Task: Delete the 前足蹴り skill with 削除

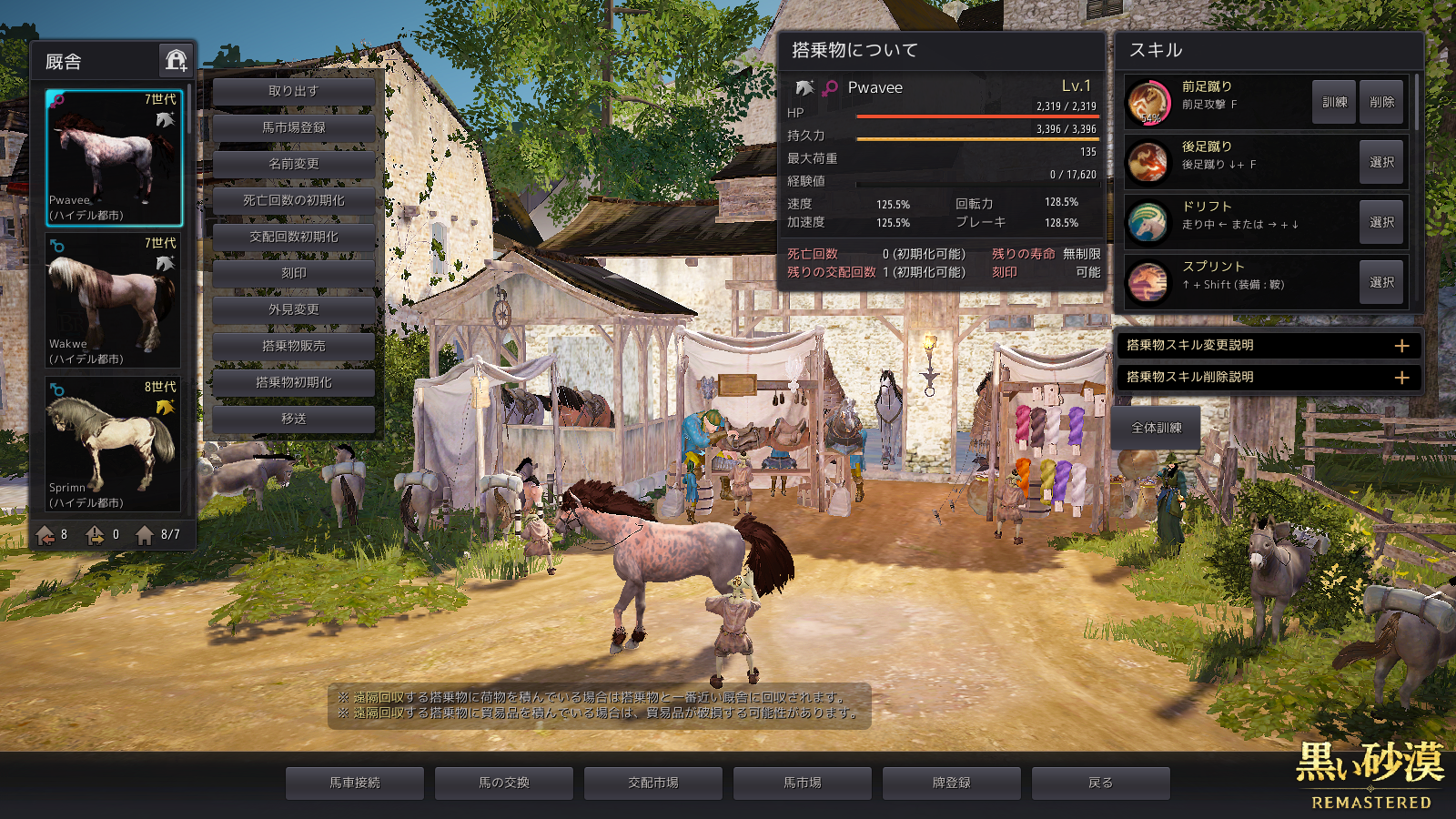Action: (1381, 102)
